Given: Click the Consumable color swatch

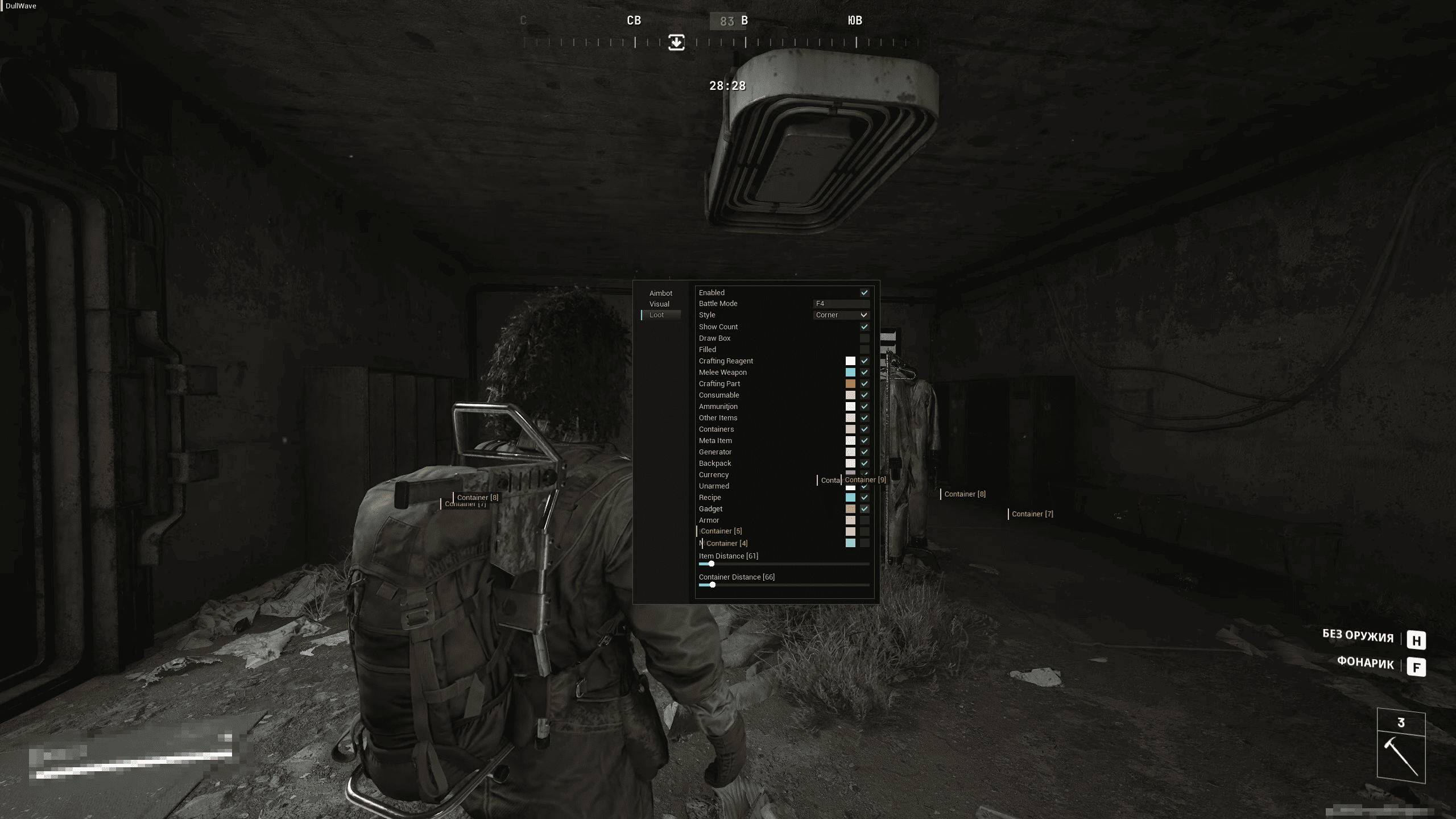Looking at the screenshot, I should coord(850,395).
